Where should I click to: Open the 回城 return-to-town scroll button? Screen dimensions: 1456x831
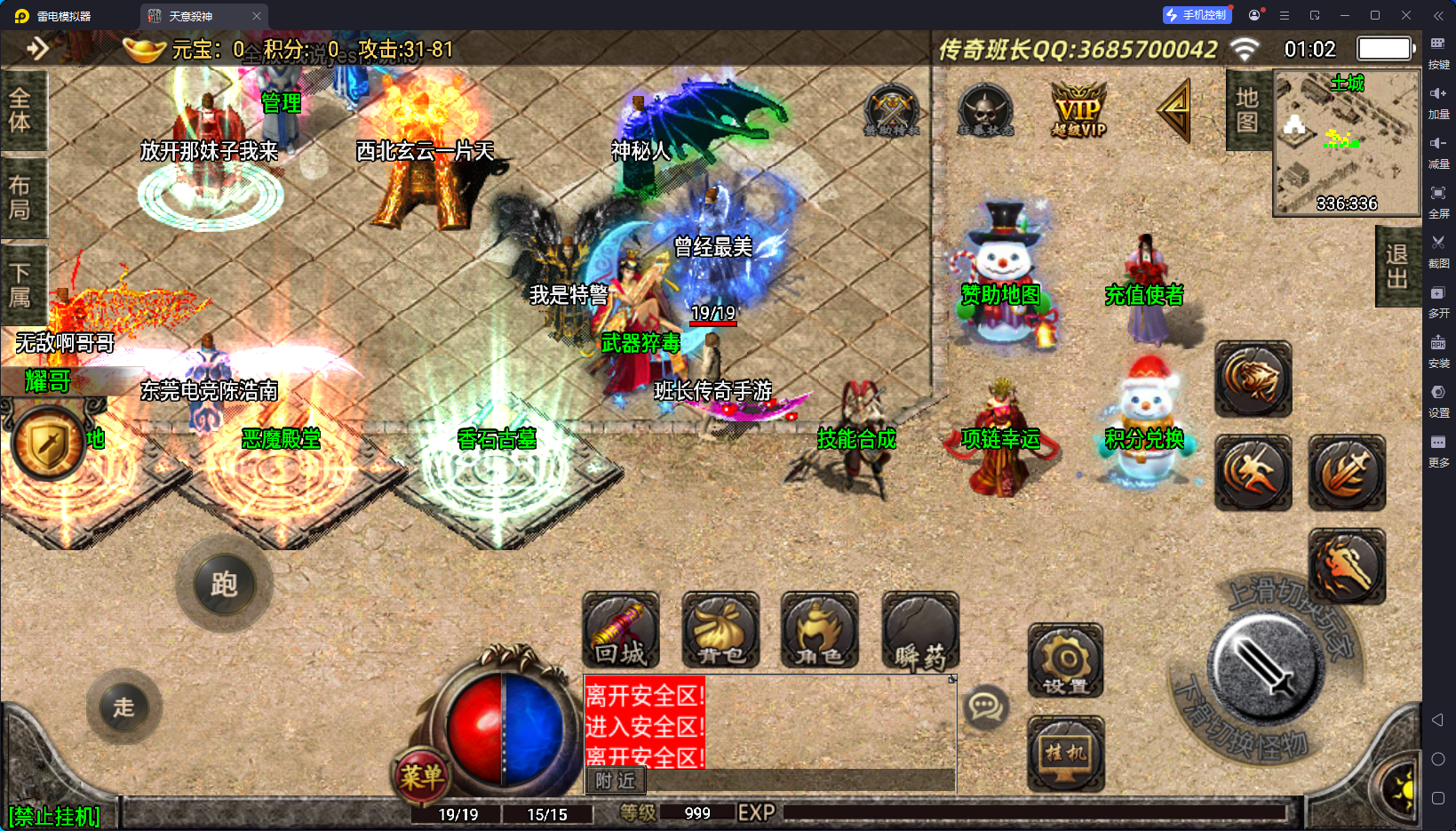click(x=620, y=630)
